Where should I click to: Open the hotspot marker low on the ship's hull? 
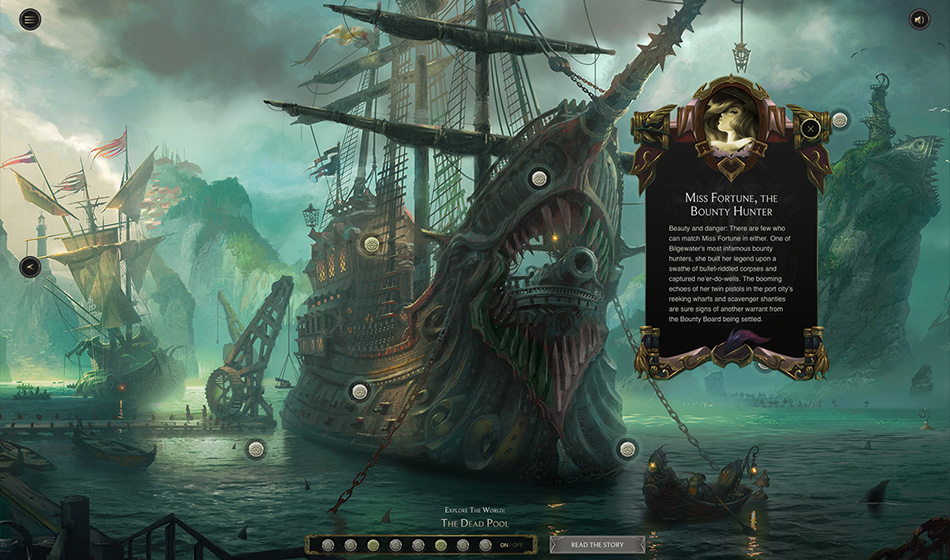[x=359, y=391]
